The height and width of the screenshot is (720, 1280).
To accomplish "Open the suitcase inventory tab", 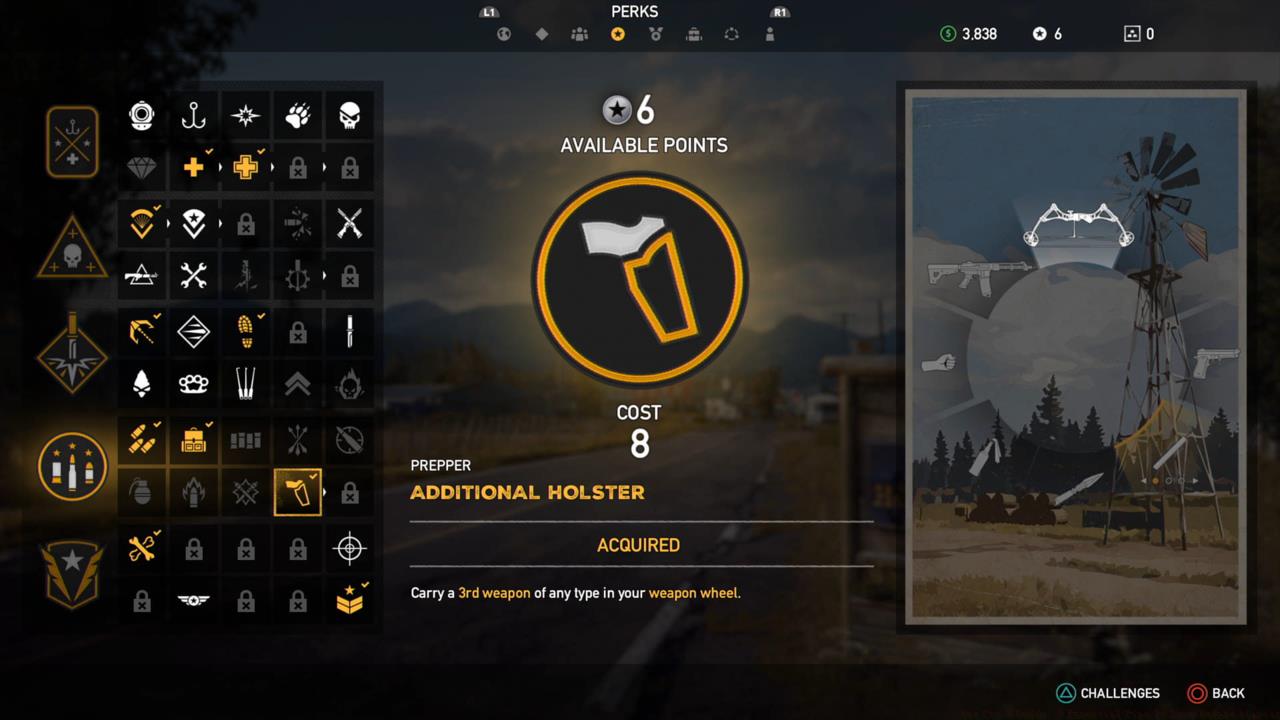I will pyautogui.click(x=693, y=33).
